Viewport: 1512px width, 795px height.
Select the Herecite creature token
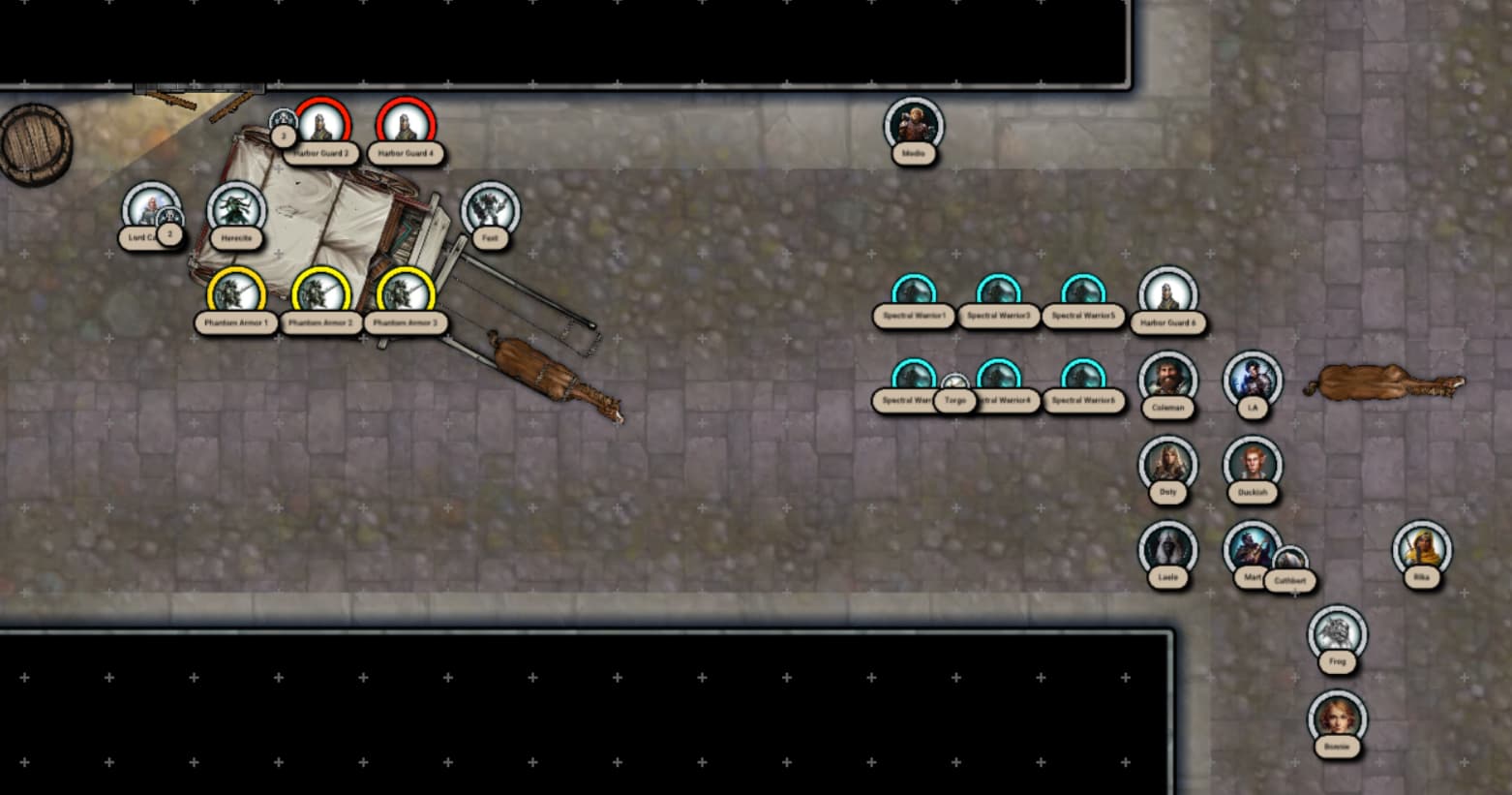click(236, 209)
